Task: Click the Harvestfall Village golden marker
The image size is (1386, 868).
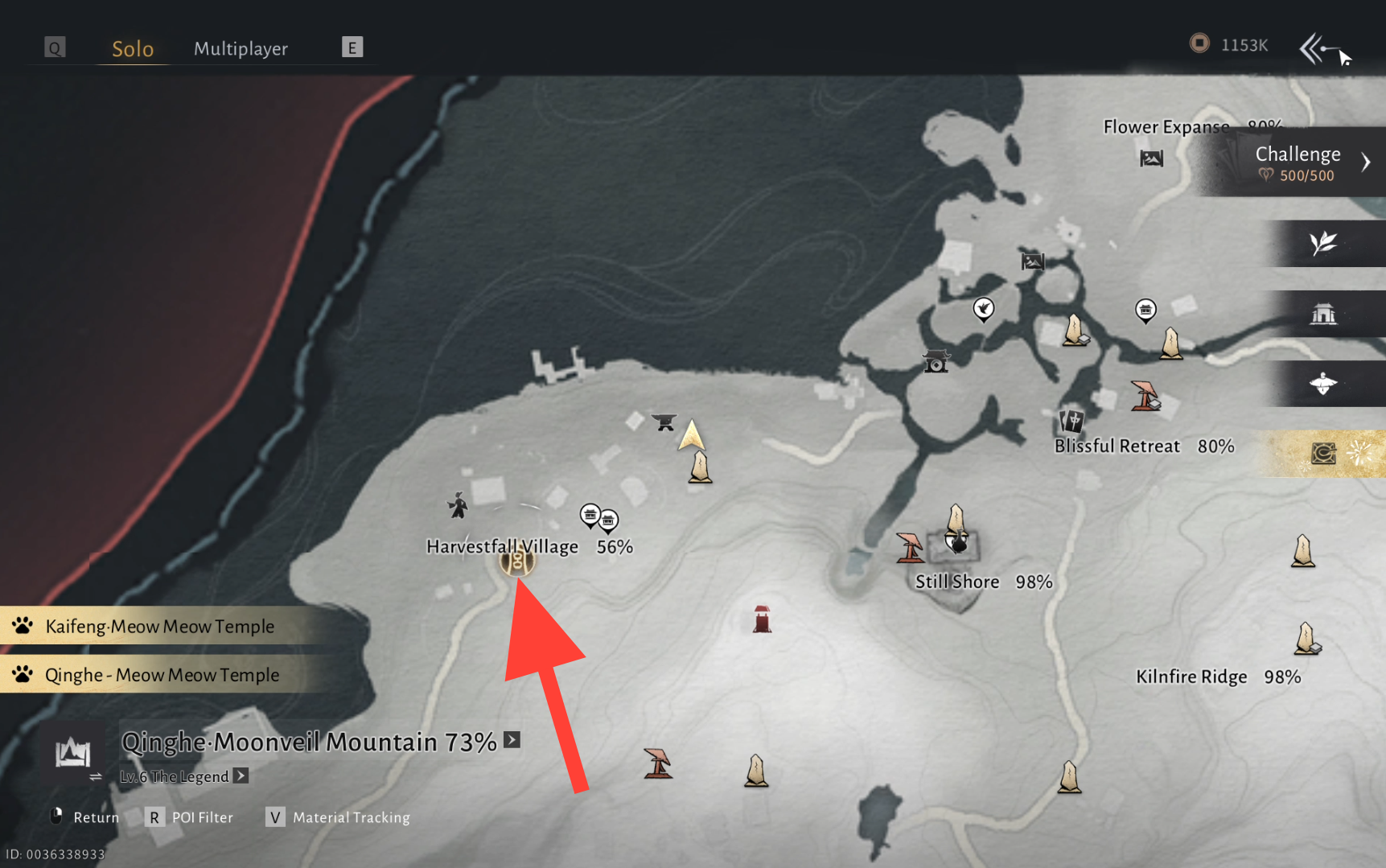Action: 516,560
